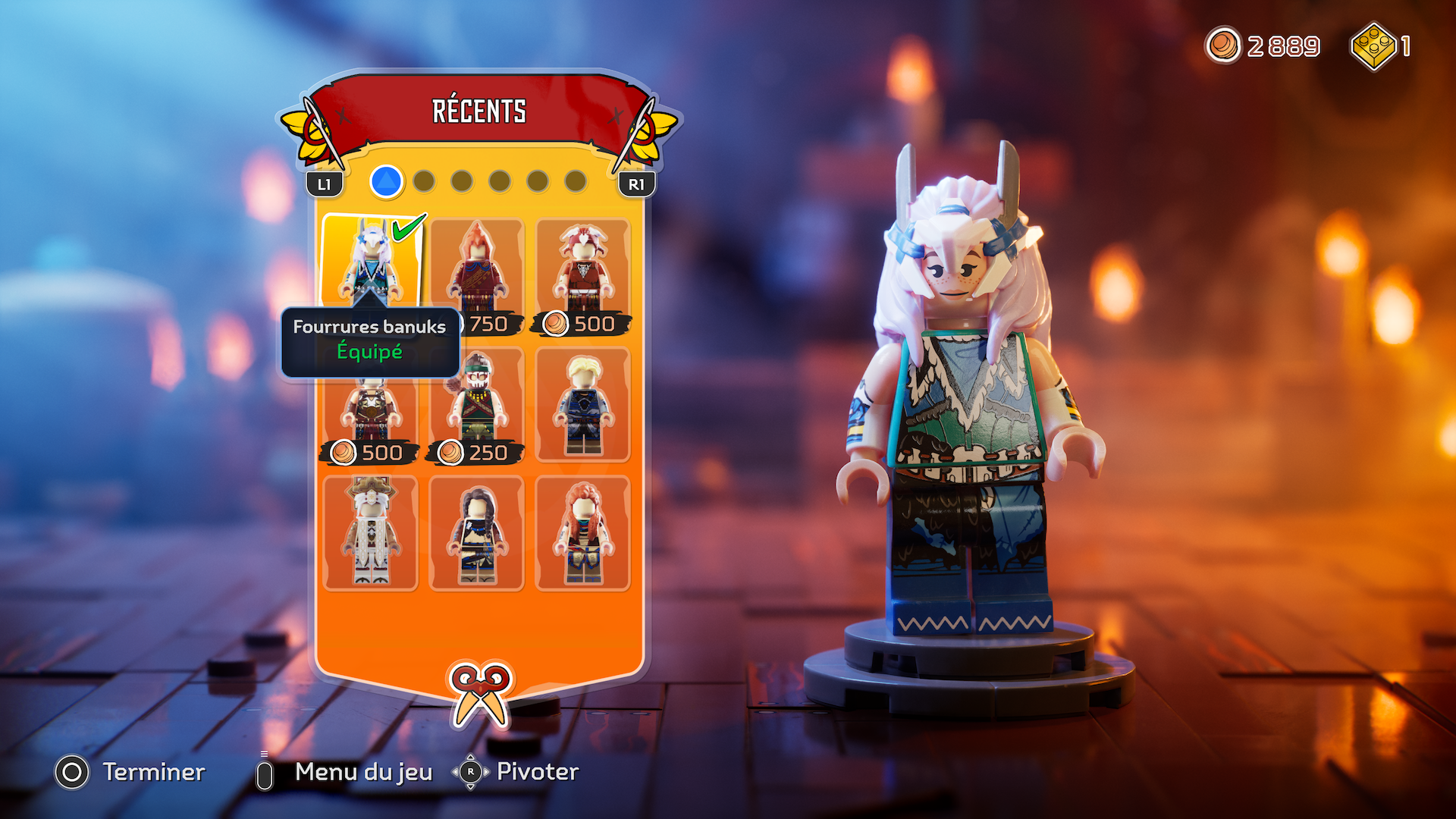Viewport: 1456px width, 819px height.
Task: Select the long red-haired Aloy outfit tile
Action: point(582,533)
